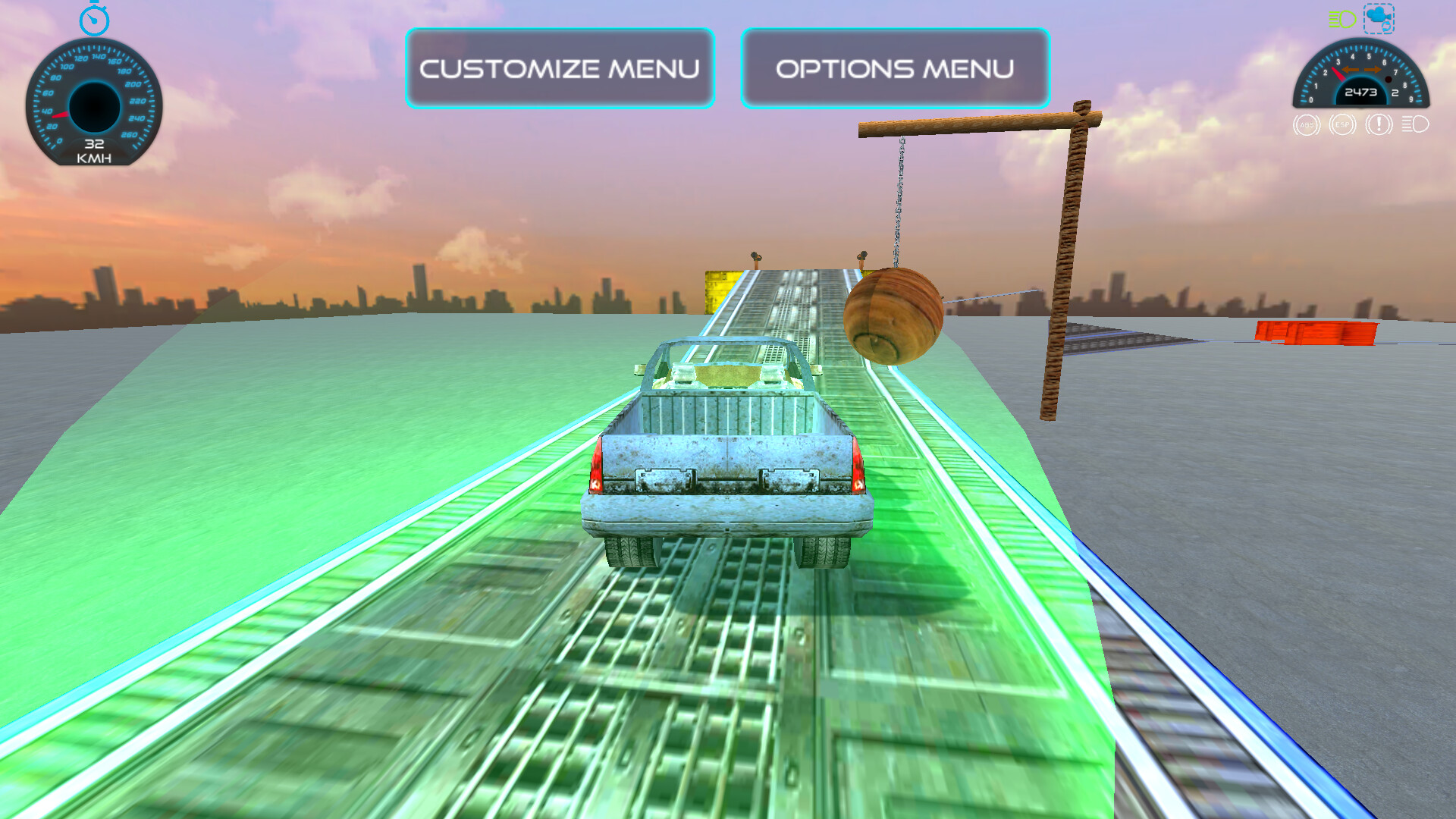Click the right turn arrow on the tachometer
Viewport: 1456px width, 819px height.
pyautogui.click(x=1373, y=69)
